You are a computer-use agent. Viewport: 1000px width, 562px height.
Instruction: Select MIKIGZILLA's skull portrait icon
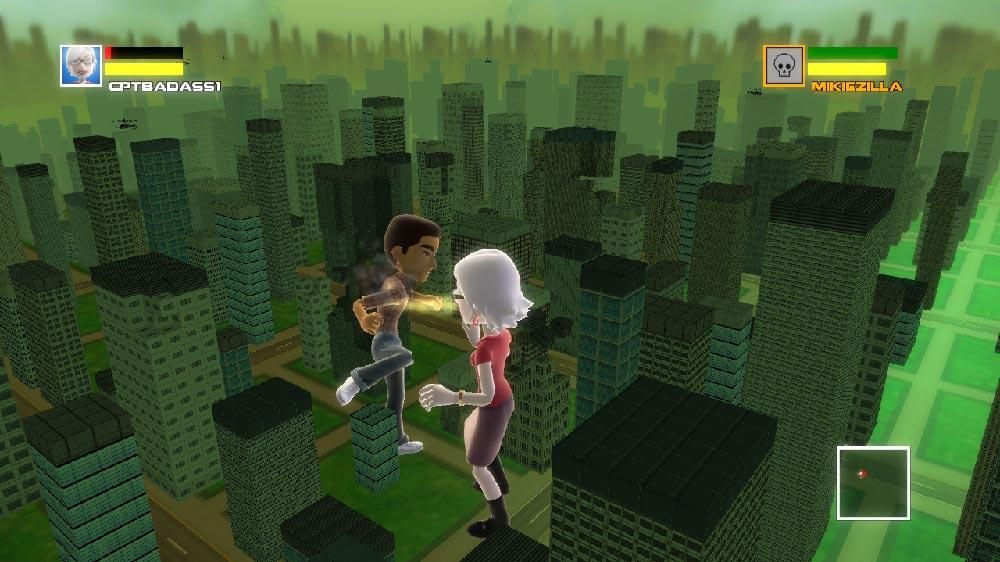tap(784, 65)
